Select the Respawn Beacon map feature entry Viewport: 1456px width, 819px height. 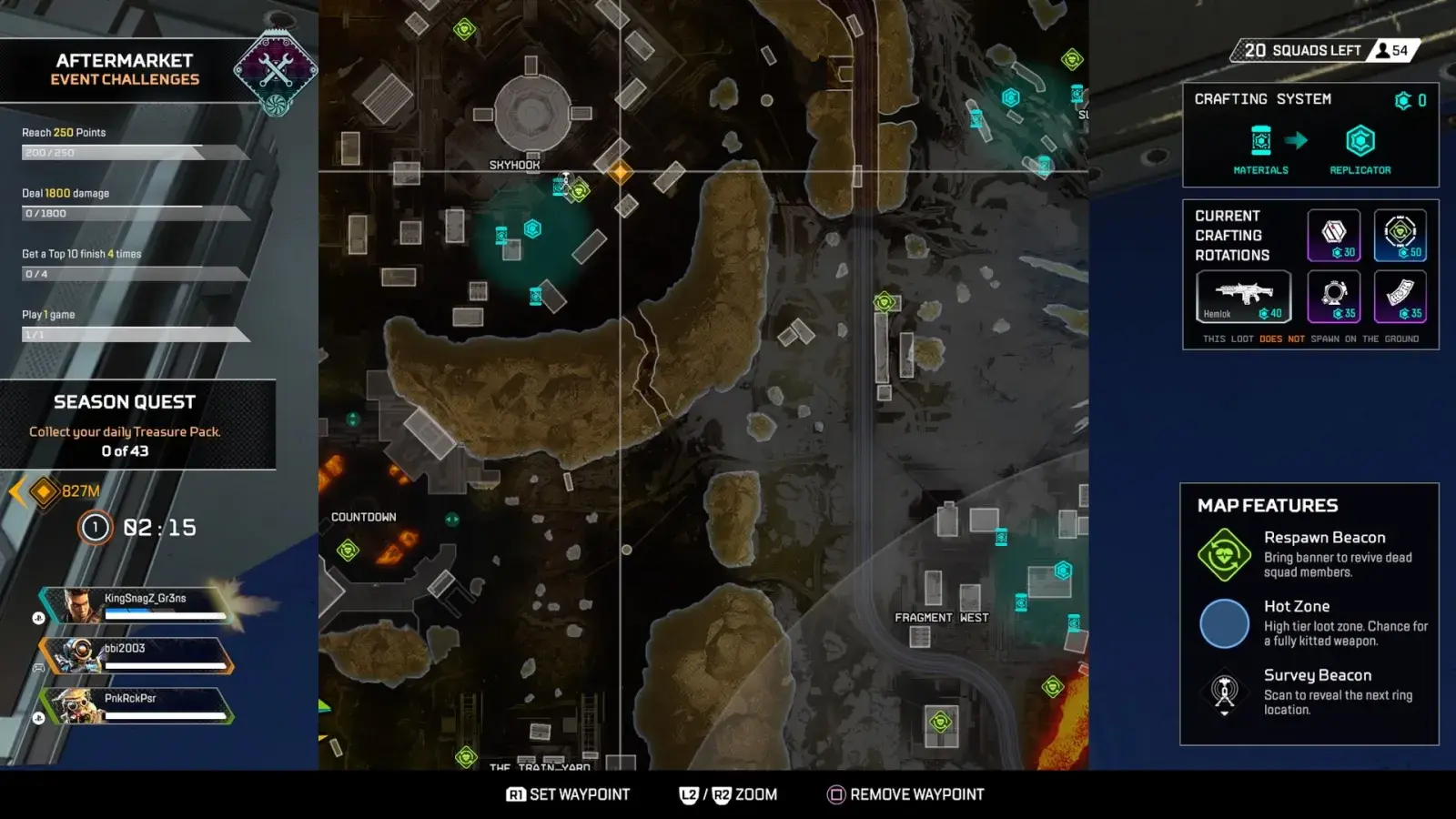[1309, 553]
